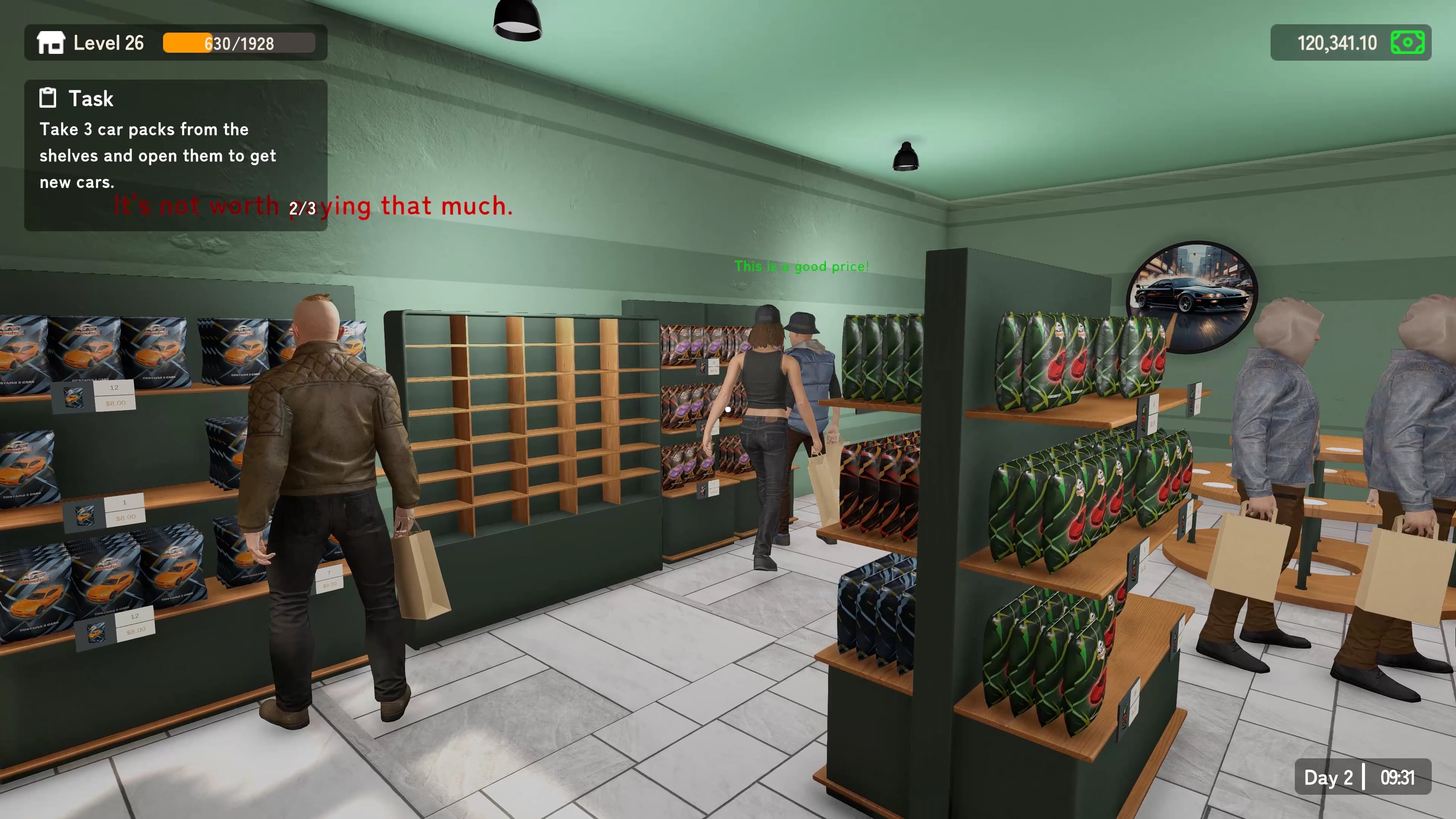
Task: Select the Task header tab
Action: (91, 98)
